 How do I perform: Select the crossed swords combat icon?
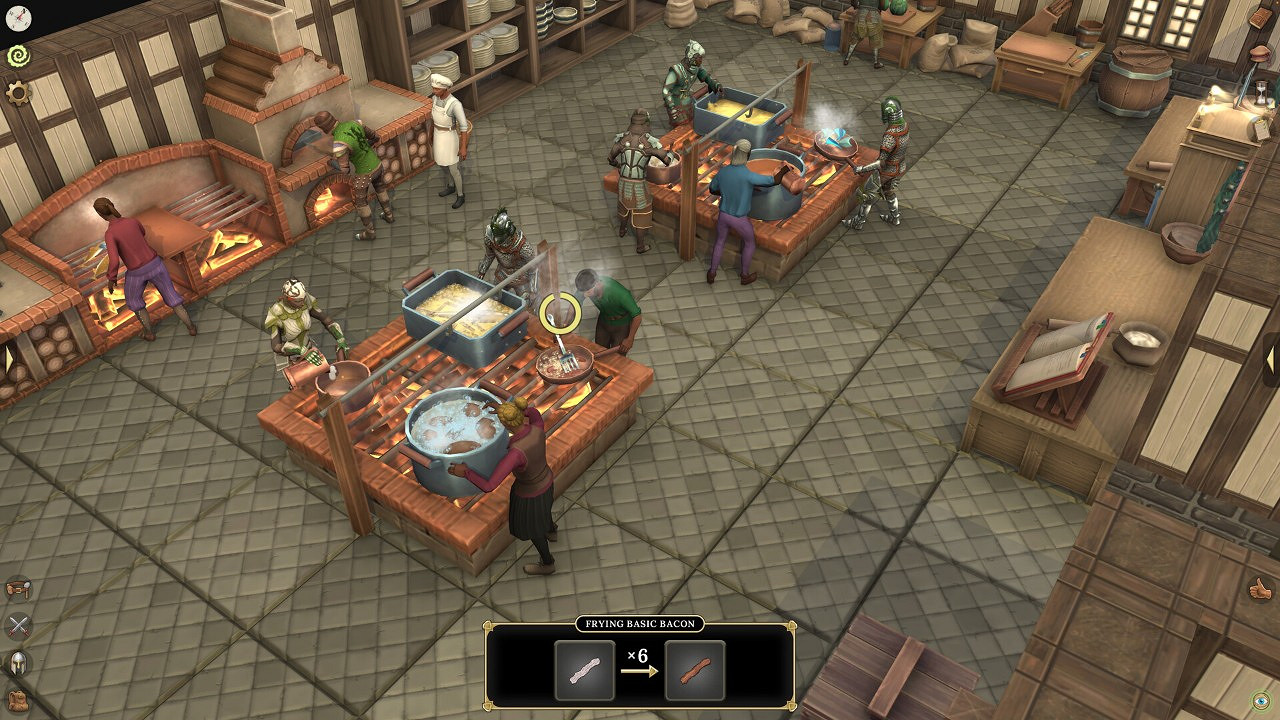coord(18,627)
